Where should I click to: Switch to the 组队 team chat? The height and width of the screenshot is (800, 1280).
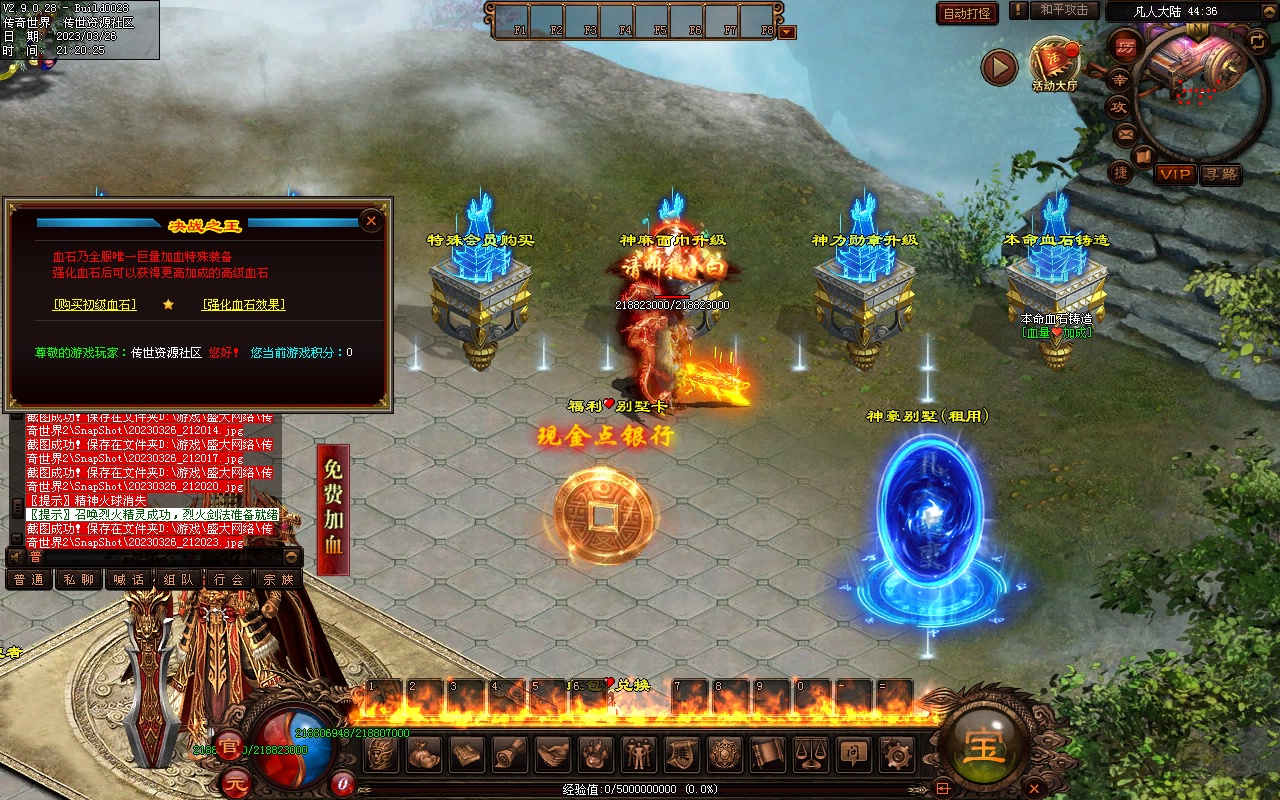pyautogui.click(x=179, y=579)
